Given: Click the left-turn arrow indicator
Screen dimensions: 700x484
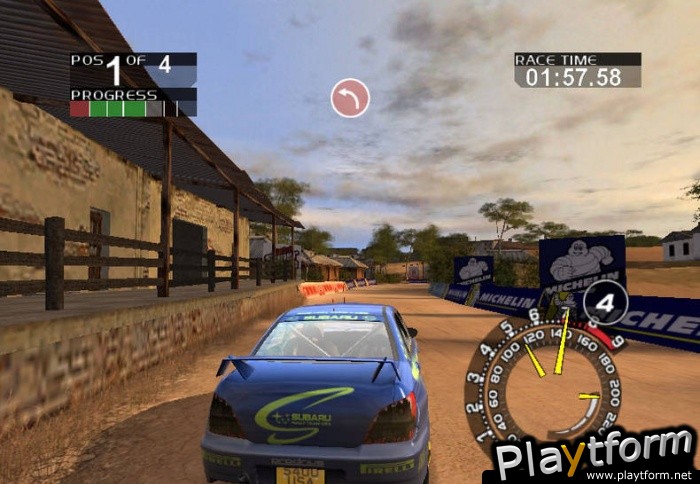Looking at the screenshot, I should click(350, 98).
